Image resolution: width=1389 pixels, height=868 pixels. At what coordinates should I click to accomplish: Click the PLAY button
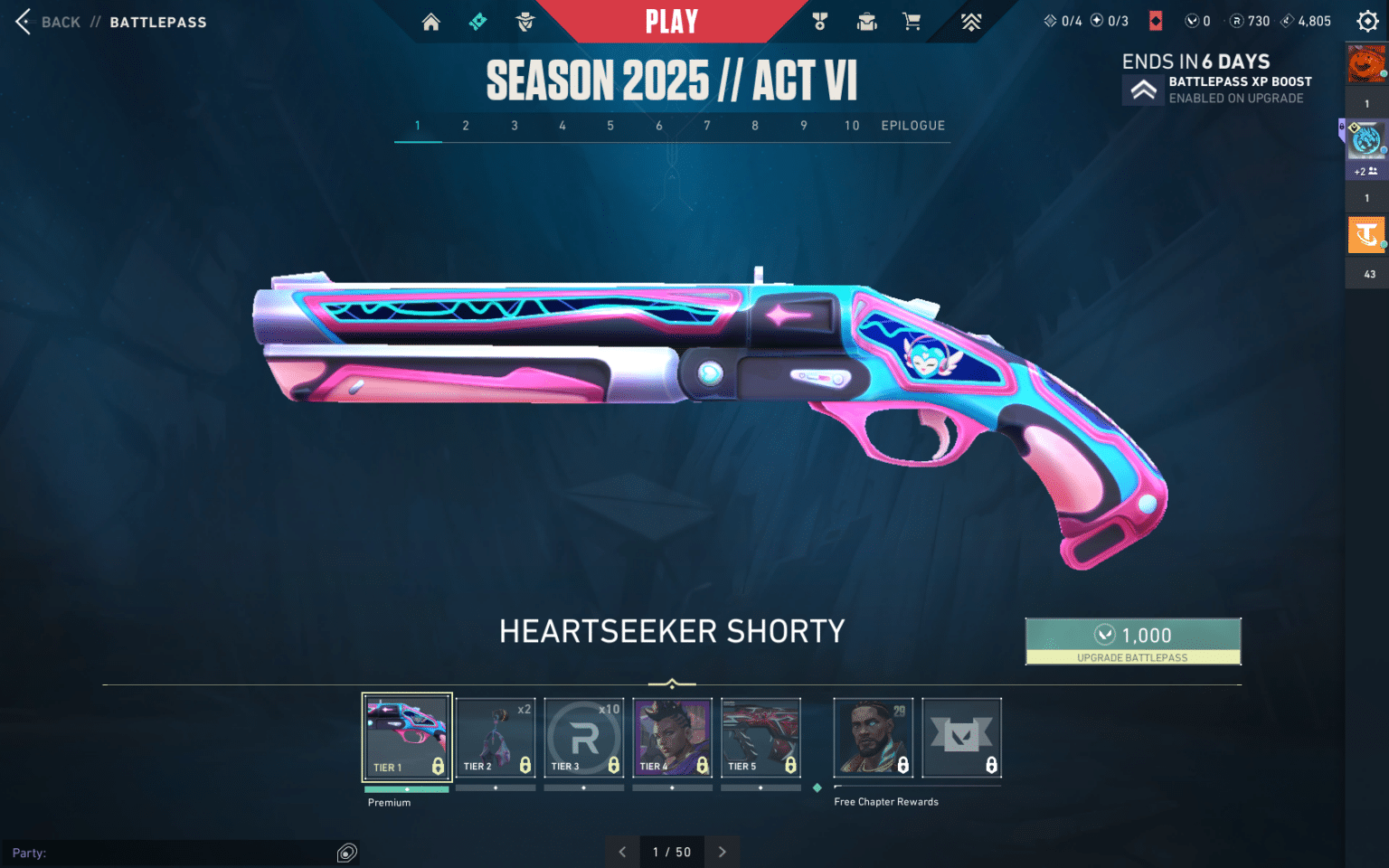coord(671,21)
